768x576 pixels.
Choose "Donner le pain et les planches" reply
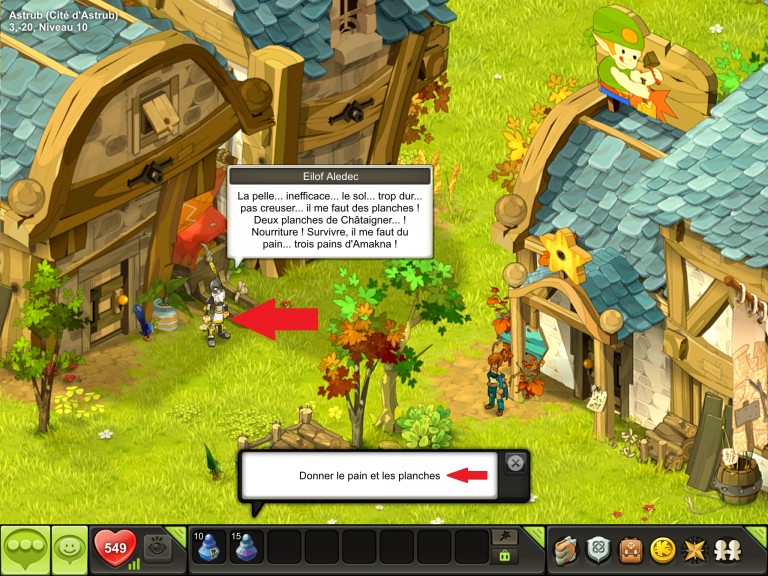[x=369, y=476]
